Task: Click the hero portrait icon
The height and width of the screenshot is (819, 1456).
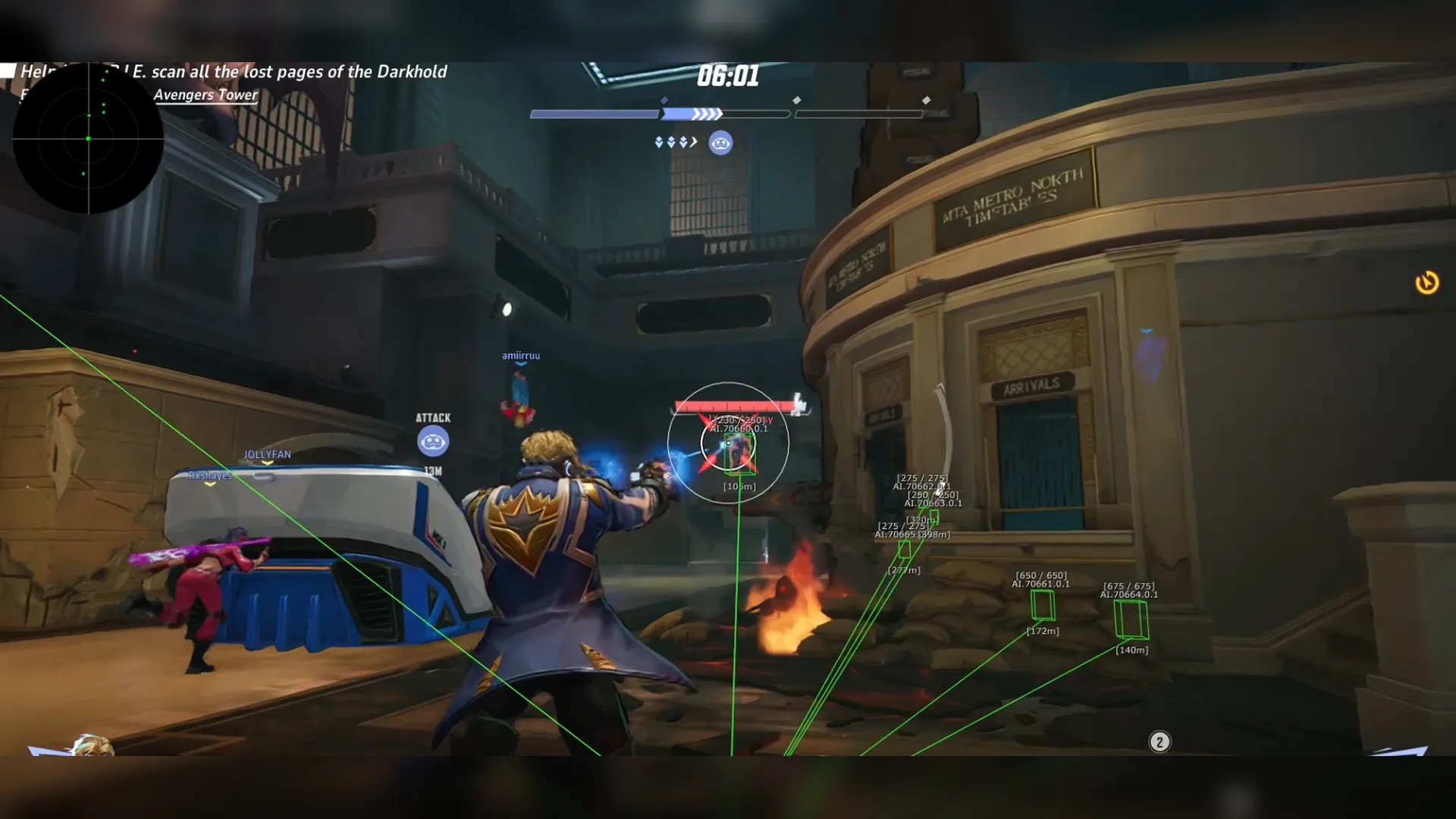Action: (x=91, y=745)
